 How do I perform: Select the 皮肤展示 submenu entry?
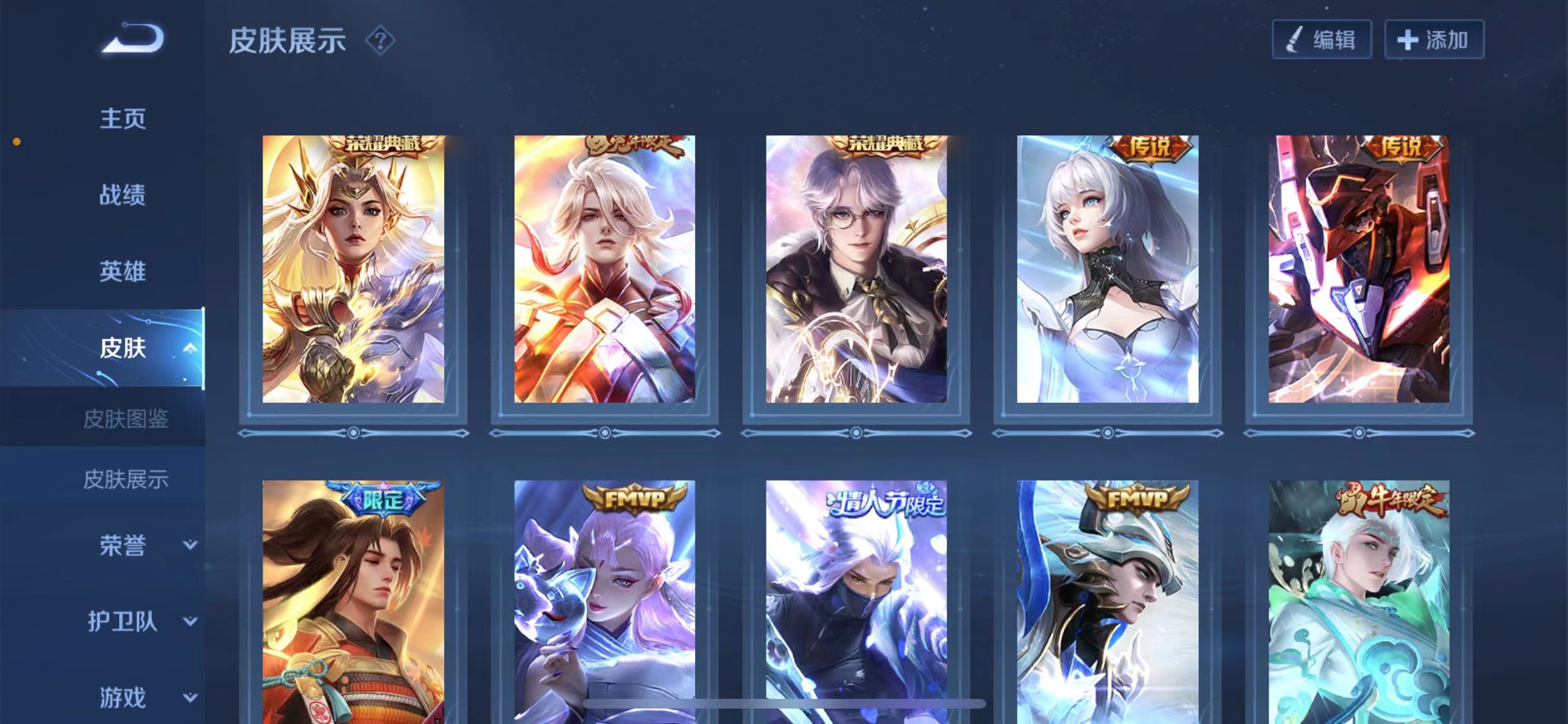[126, 479]
